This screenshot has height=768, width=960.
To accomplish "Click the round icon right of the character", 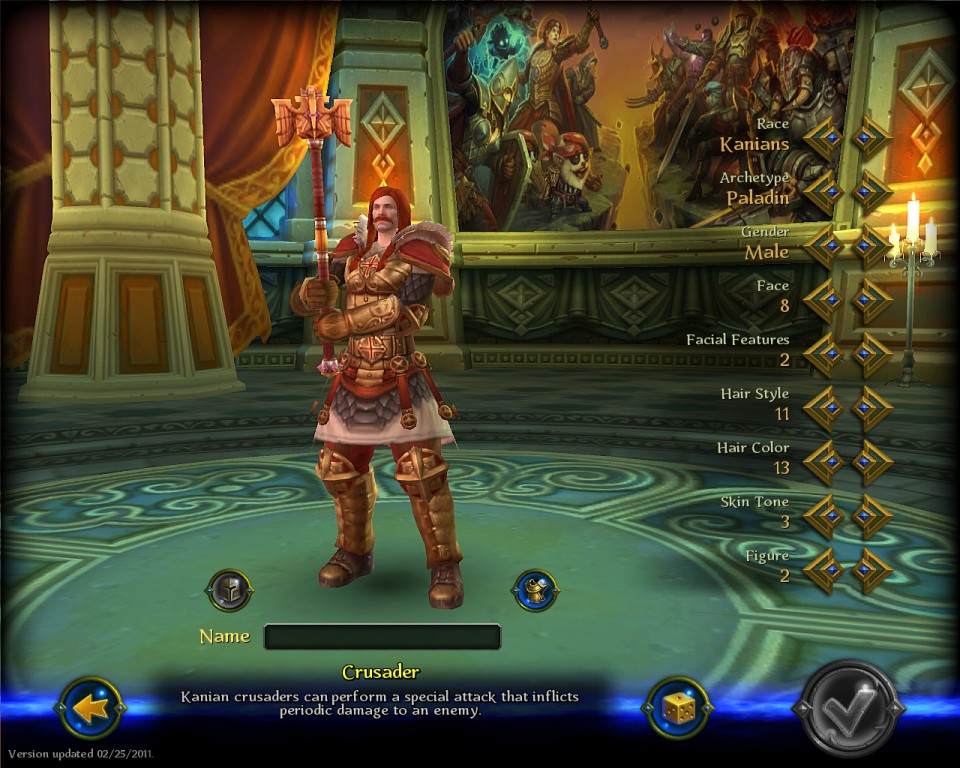I will click(x=535, y=591).
